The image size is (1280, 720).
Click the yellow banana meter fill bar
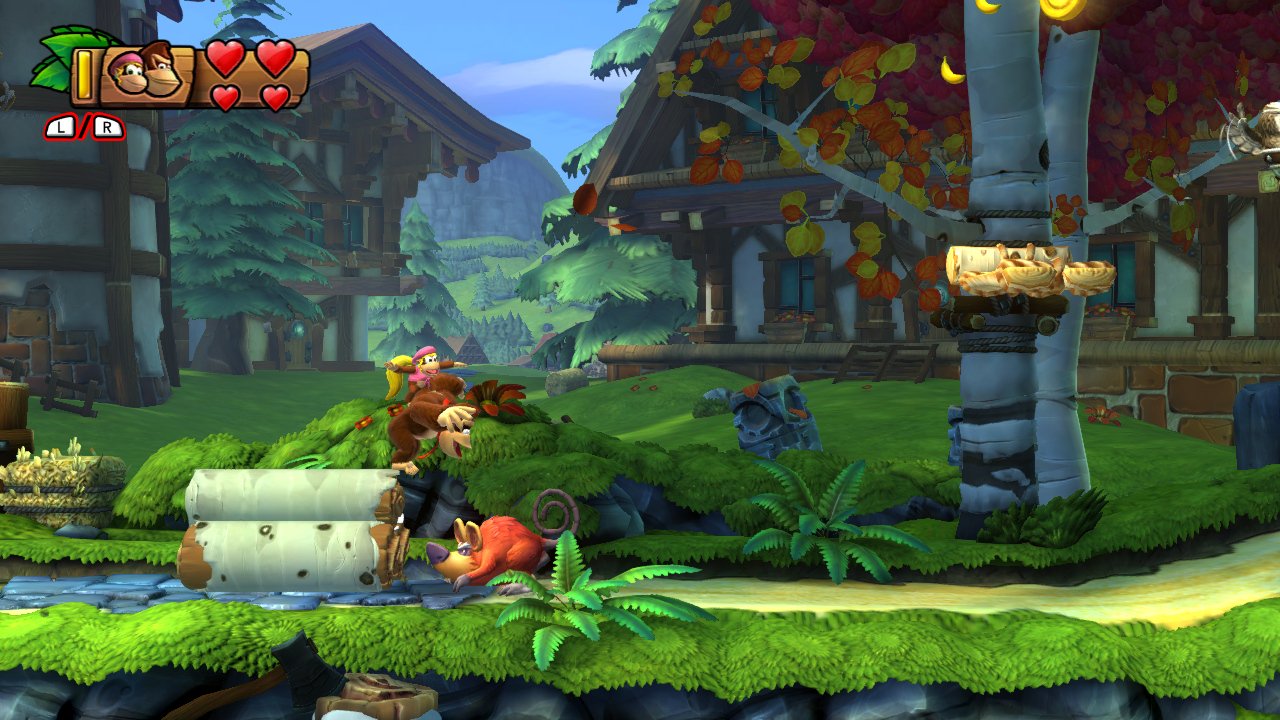[x=84, y=76]
